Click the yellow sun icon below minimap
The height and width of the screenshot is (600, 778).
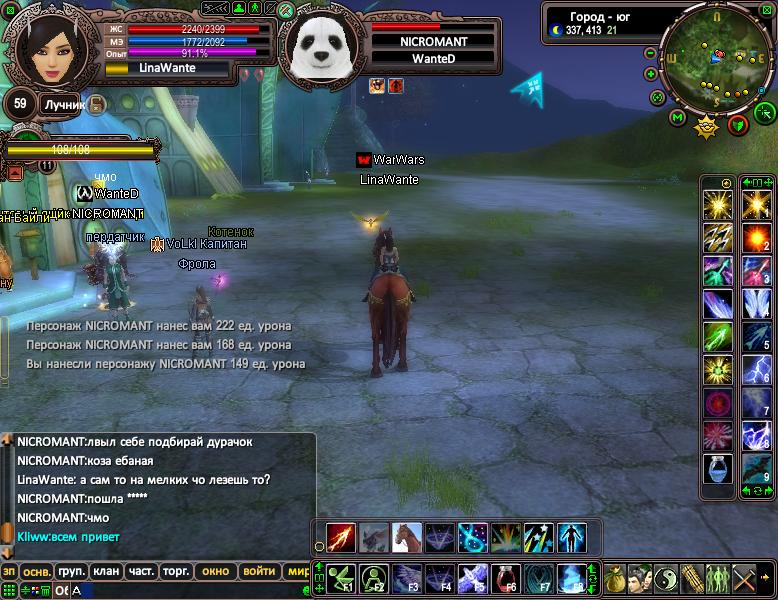tap(707, 126)
